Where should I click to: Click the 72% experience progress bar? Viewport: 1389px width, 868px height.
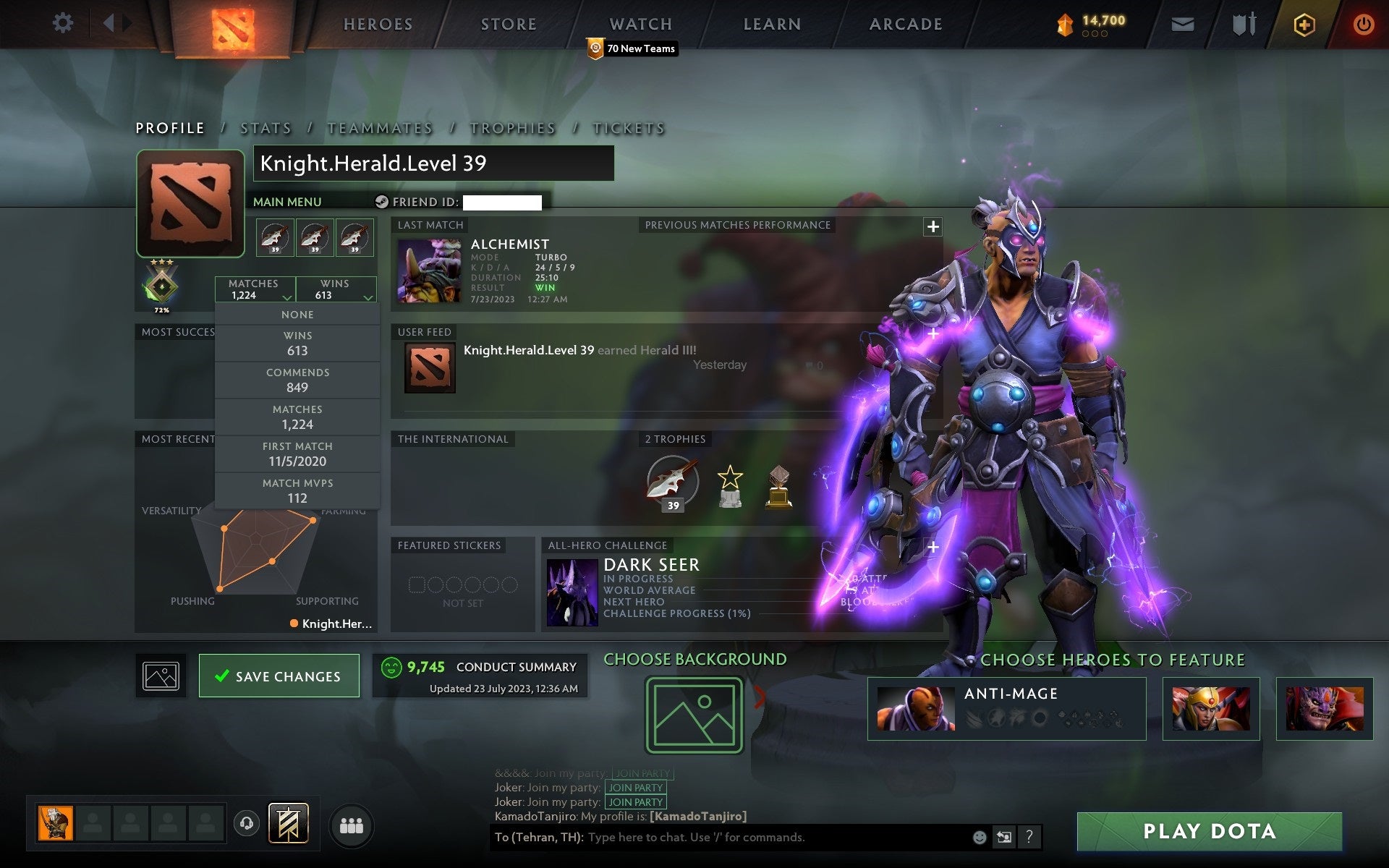(x=162, y=309)
